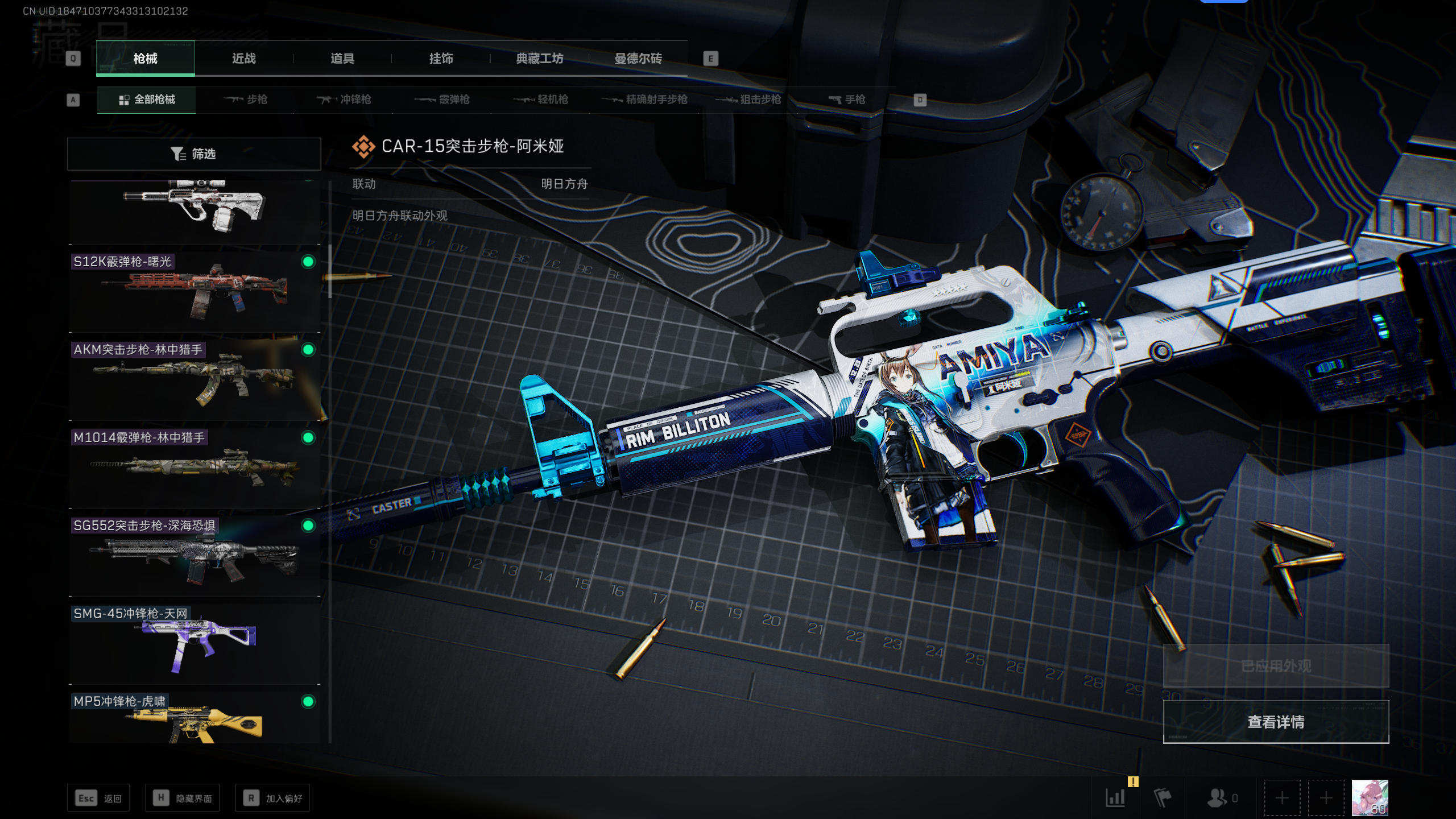Select the 轻机枪 light machine gun filter
Viewport: 1456px width, 819px height.
click(541, 100)
